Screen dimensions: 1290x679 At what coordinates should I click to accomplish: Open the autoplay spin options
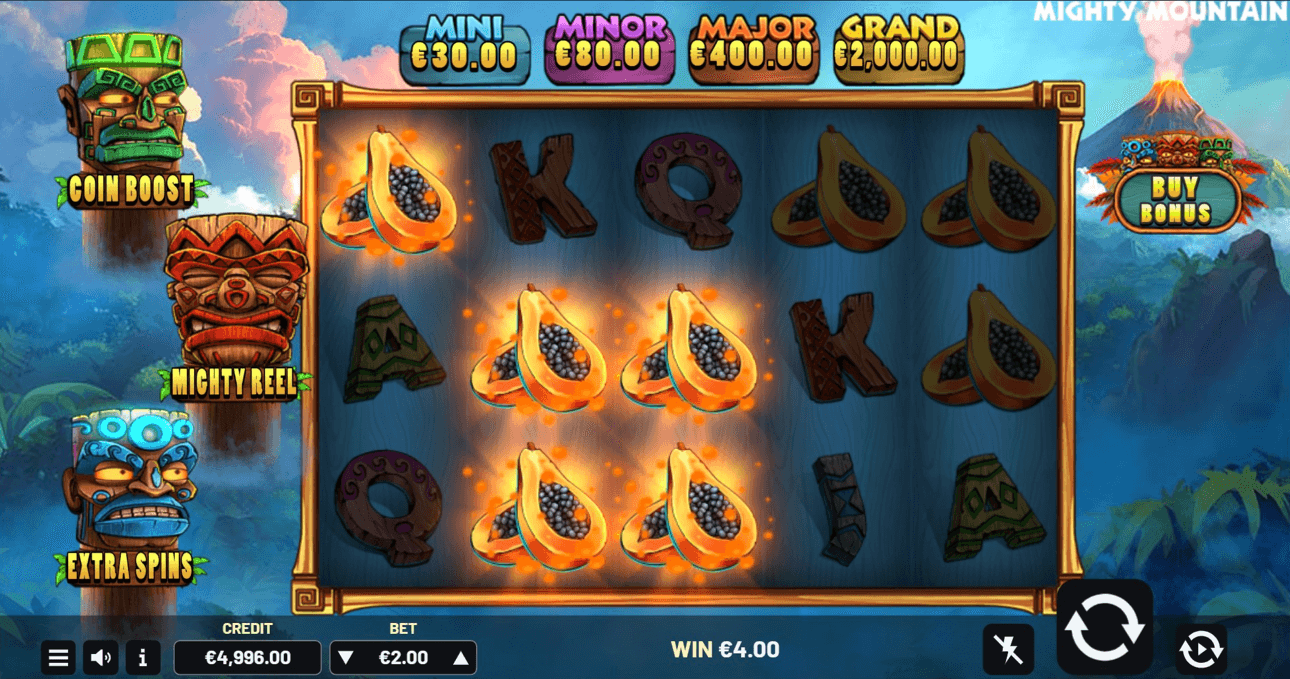[1200, 650]
